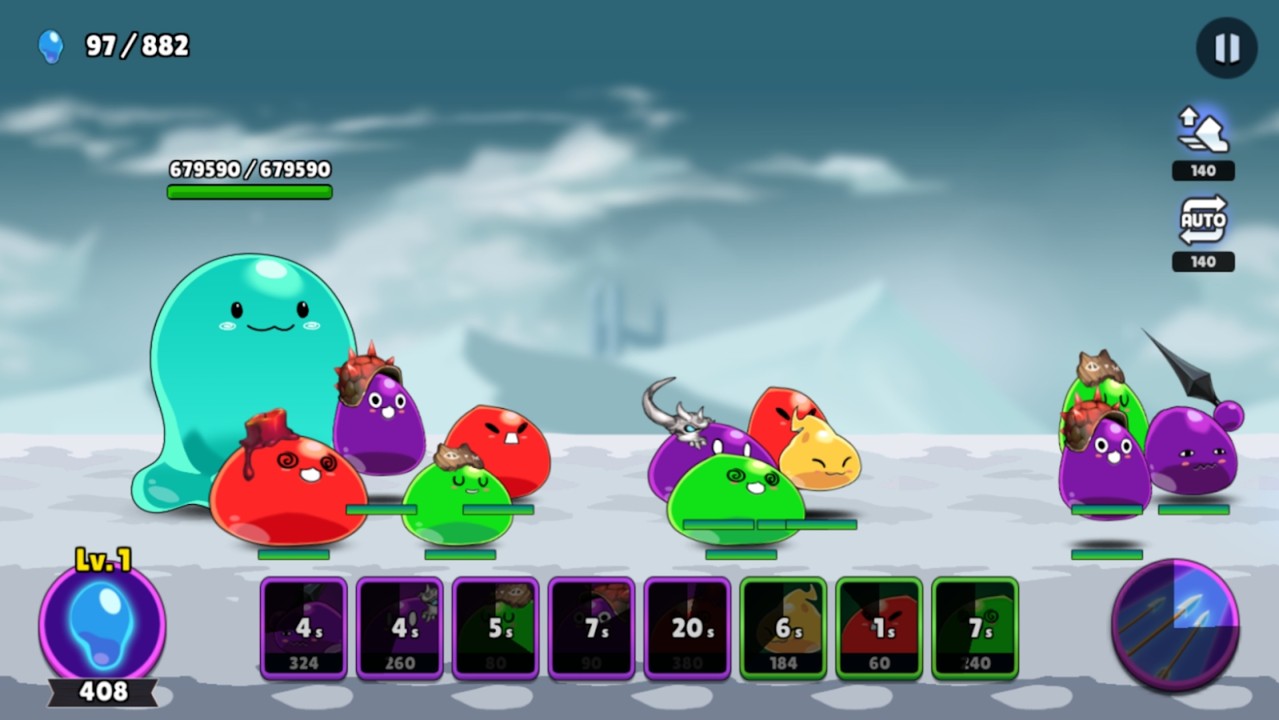Deploy the purple slime card costing 90
Image resolution: width=1279 pixels, height=720 pixels.
592,628
